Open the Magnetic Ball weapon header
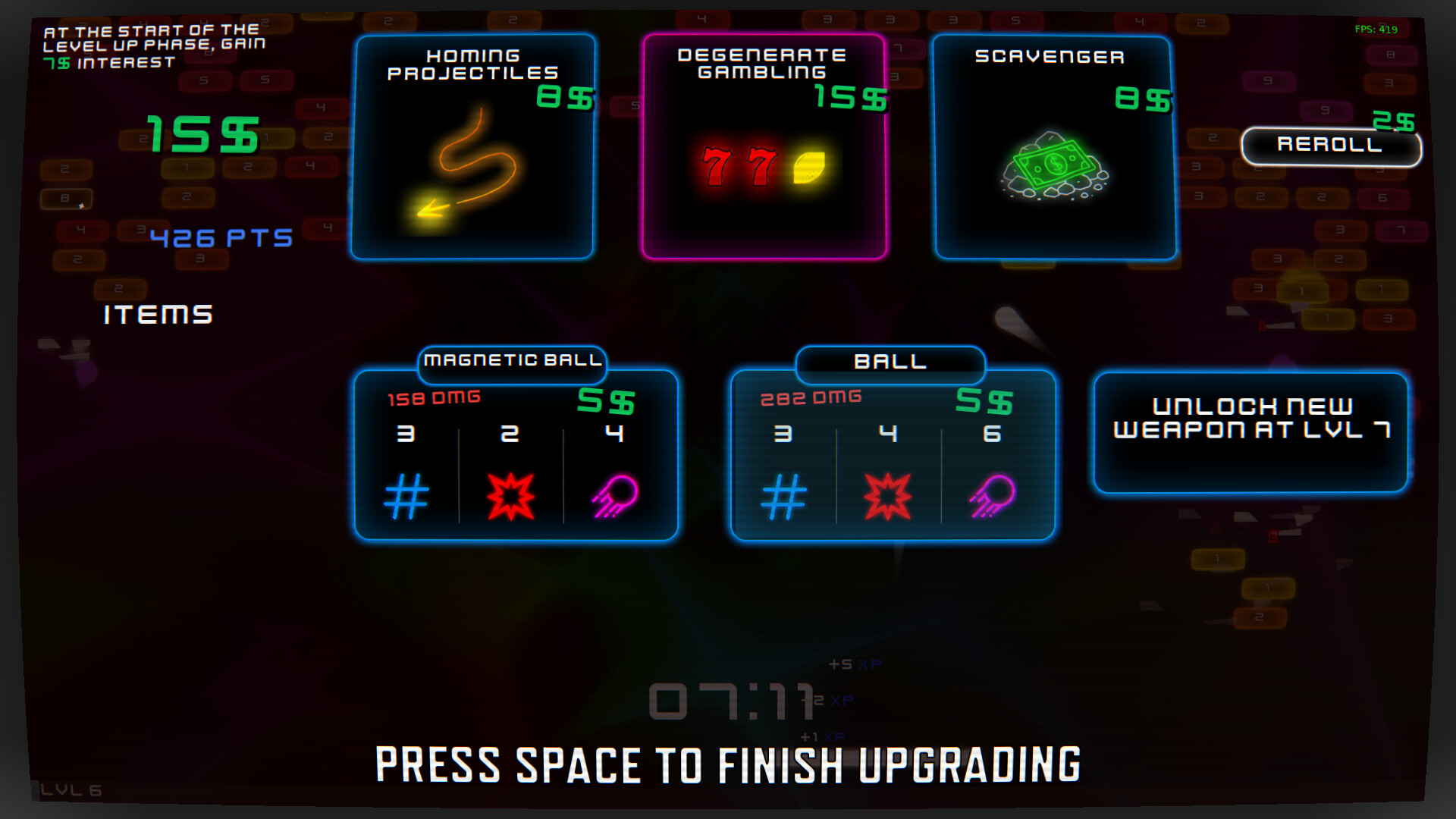Image resolution: width=1456 pixels, height=819 pixels. (512, 362)
